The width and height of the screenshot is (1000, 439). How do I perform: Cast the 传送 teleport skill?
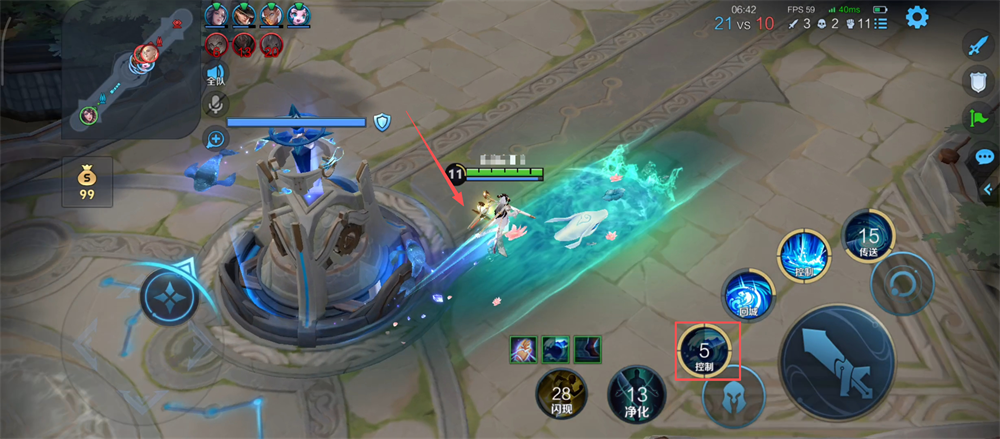(867, 238)
